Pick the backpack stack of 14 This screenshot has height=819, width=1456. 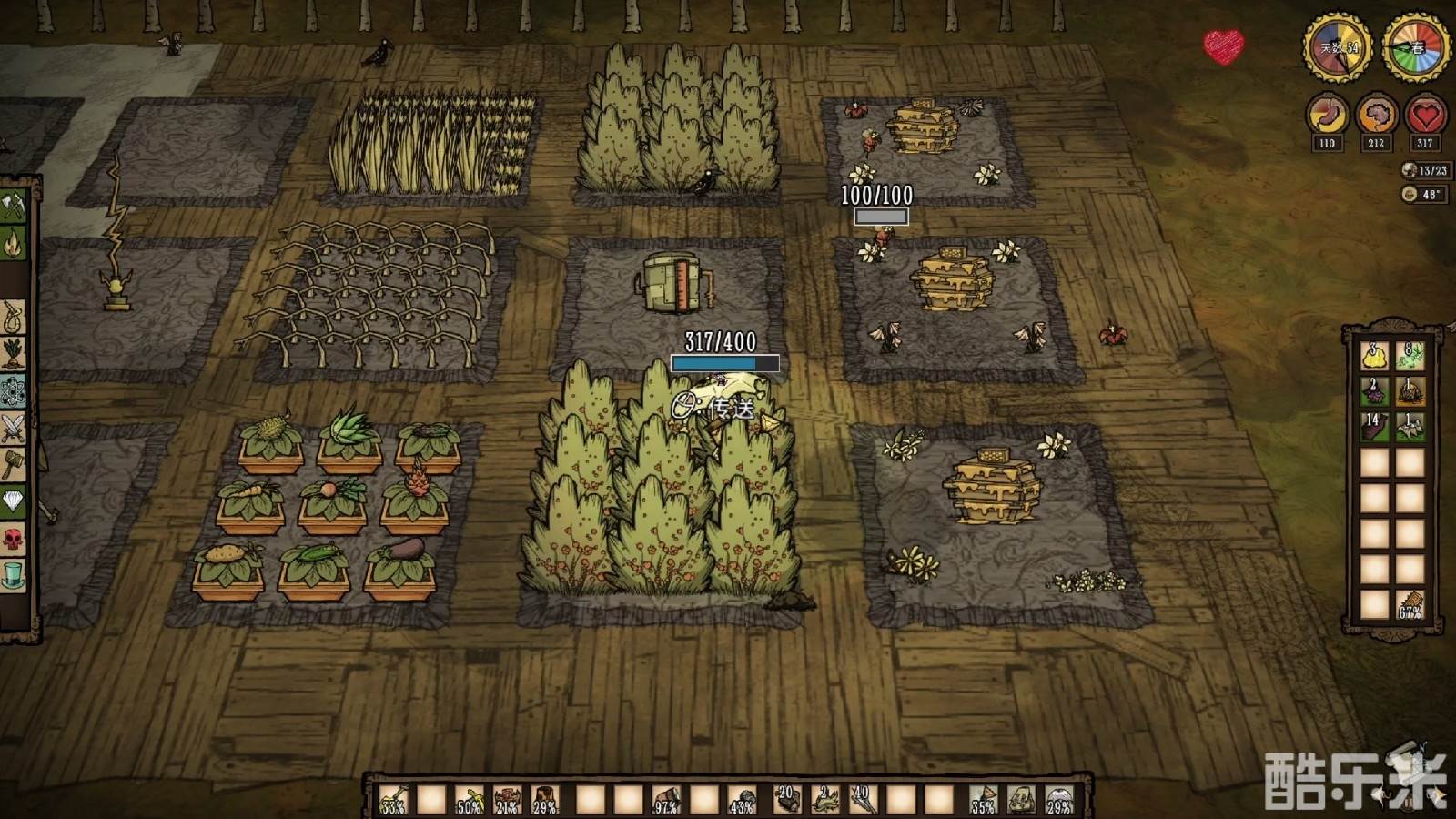[x=1374, y=426]
